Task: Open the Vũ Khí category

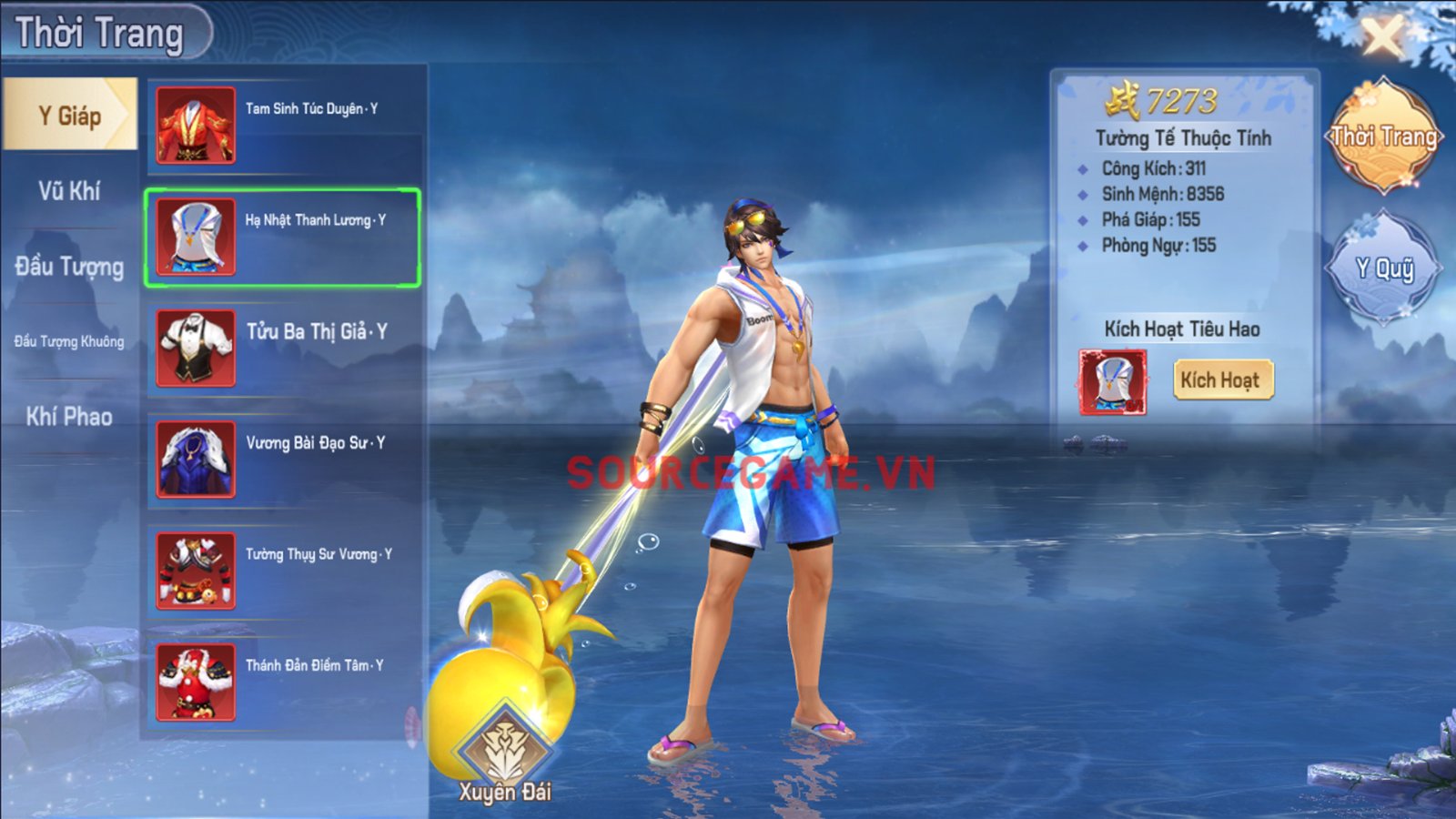Action: 70,191
